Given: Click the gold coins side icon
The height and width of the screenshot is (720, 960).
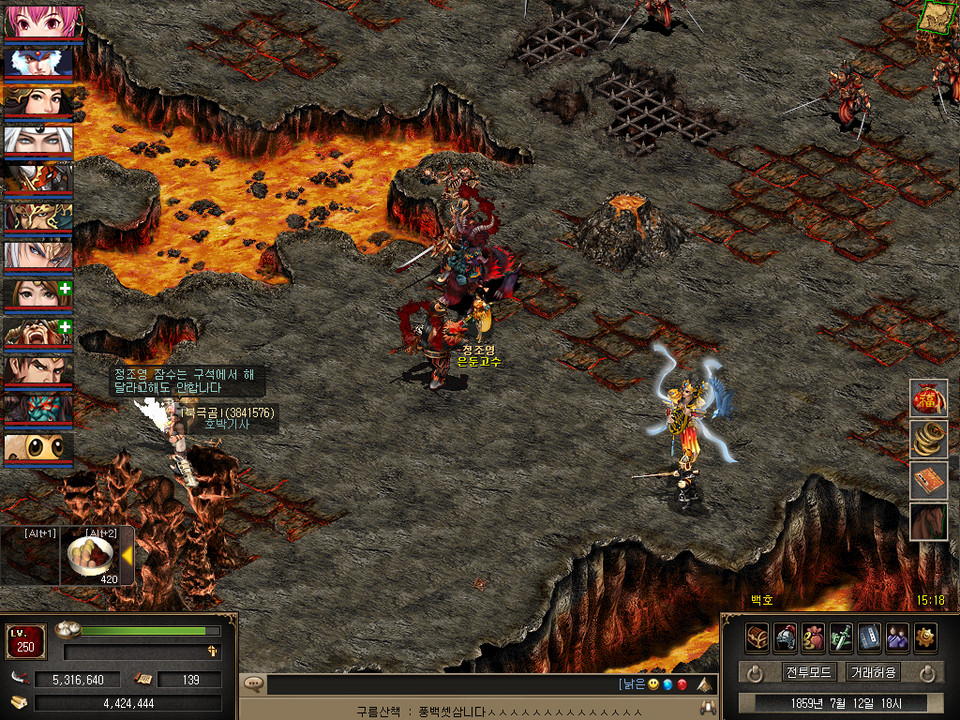Looking at the screenshot, I should [928, 439].
